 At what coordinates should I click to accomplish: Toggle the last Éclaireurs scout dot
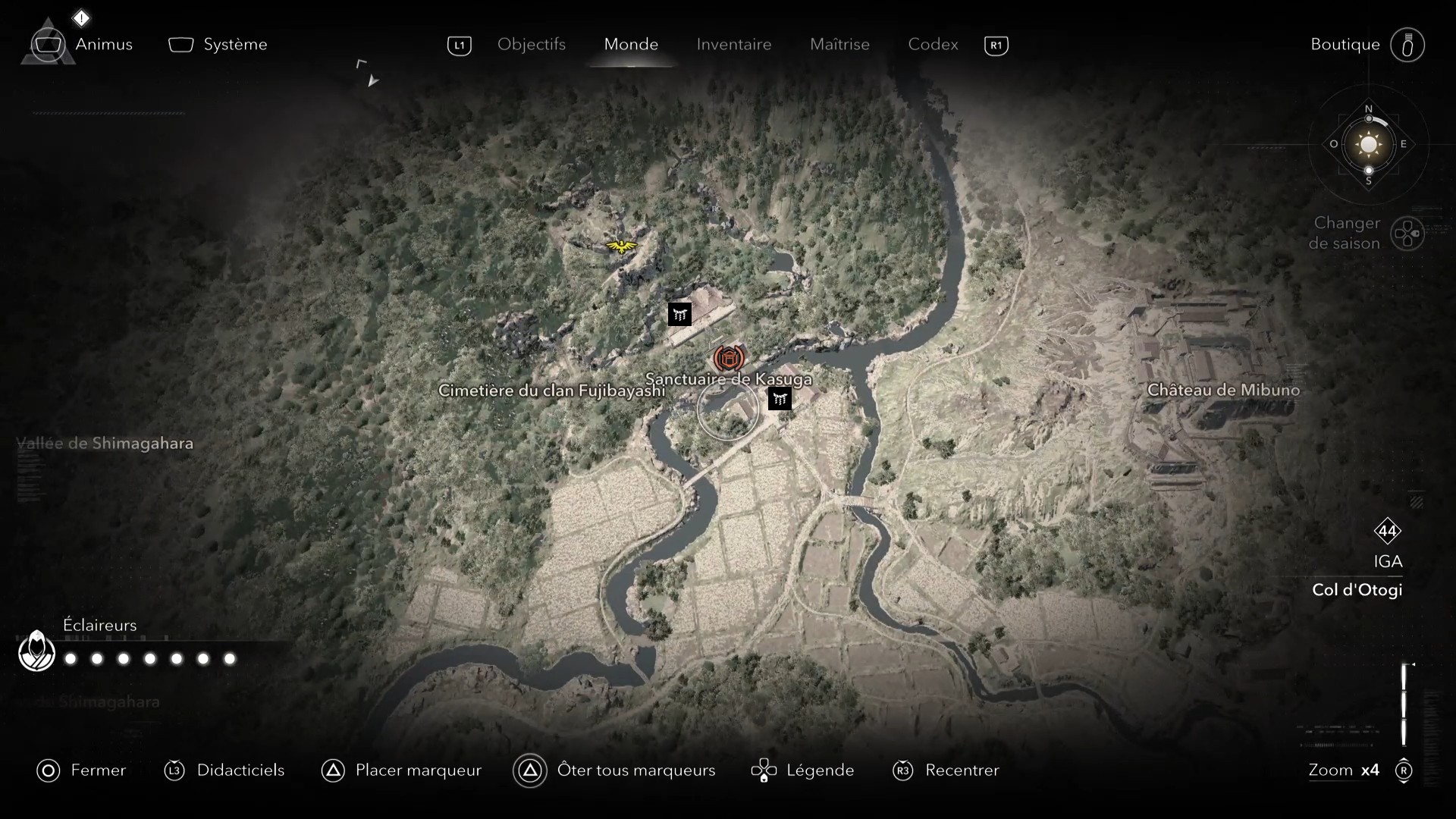point(228,660)
